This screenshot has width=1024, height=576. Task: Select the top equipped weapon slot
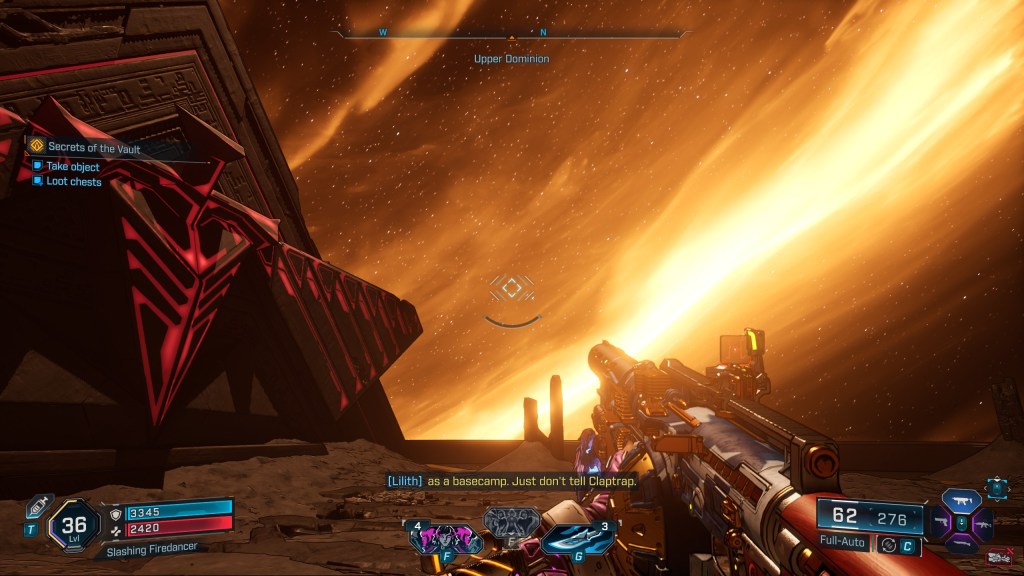[962, 500]
